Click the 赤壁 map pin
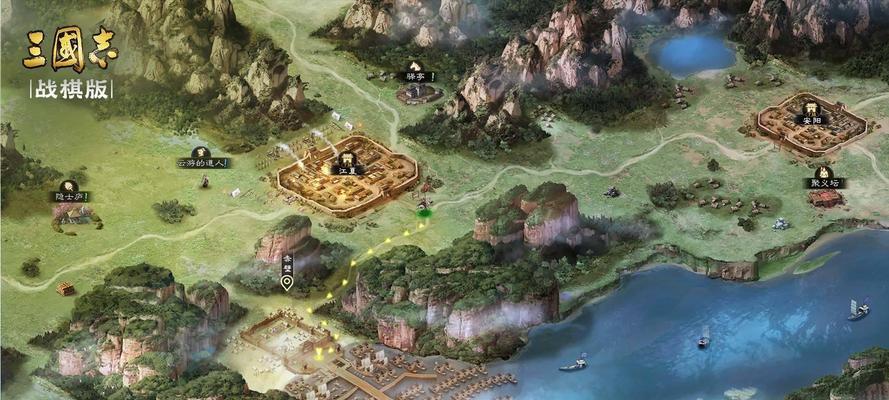 (287, 283)
